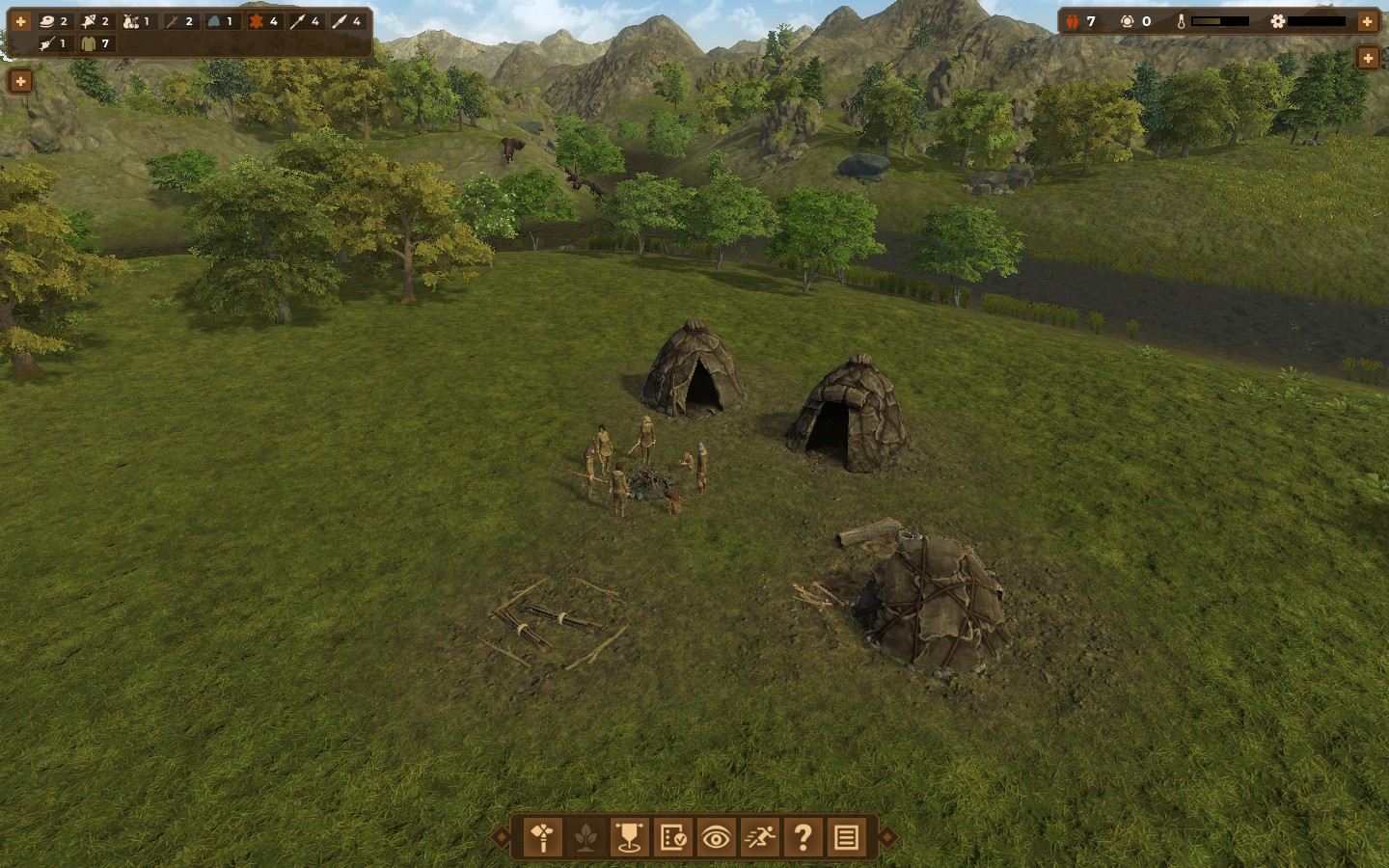Open the plant sprout menu

[x=586, y=837]
